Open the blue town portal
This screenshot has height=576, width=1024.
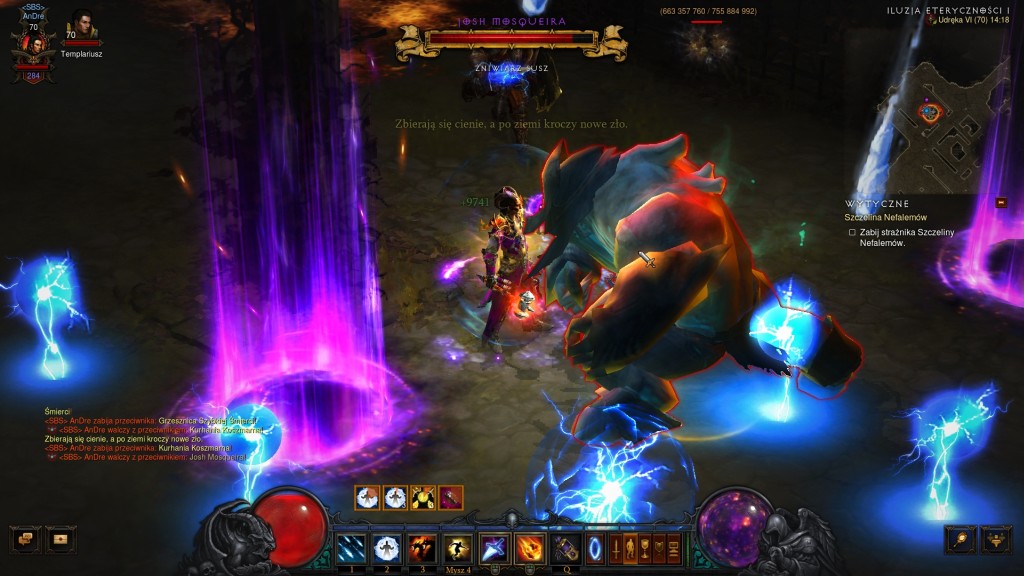coord(595,548)
